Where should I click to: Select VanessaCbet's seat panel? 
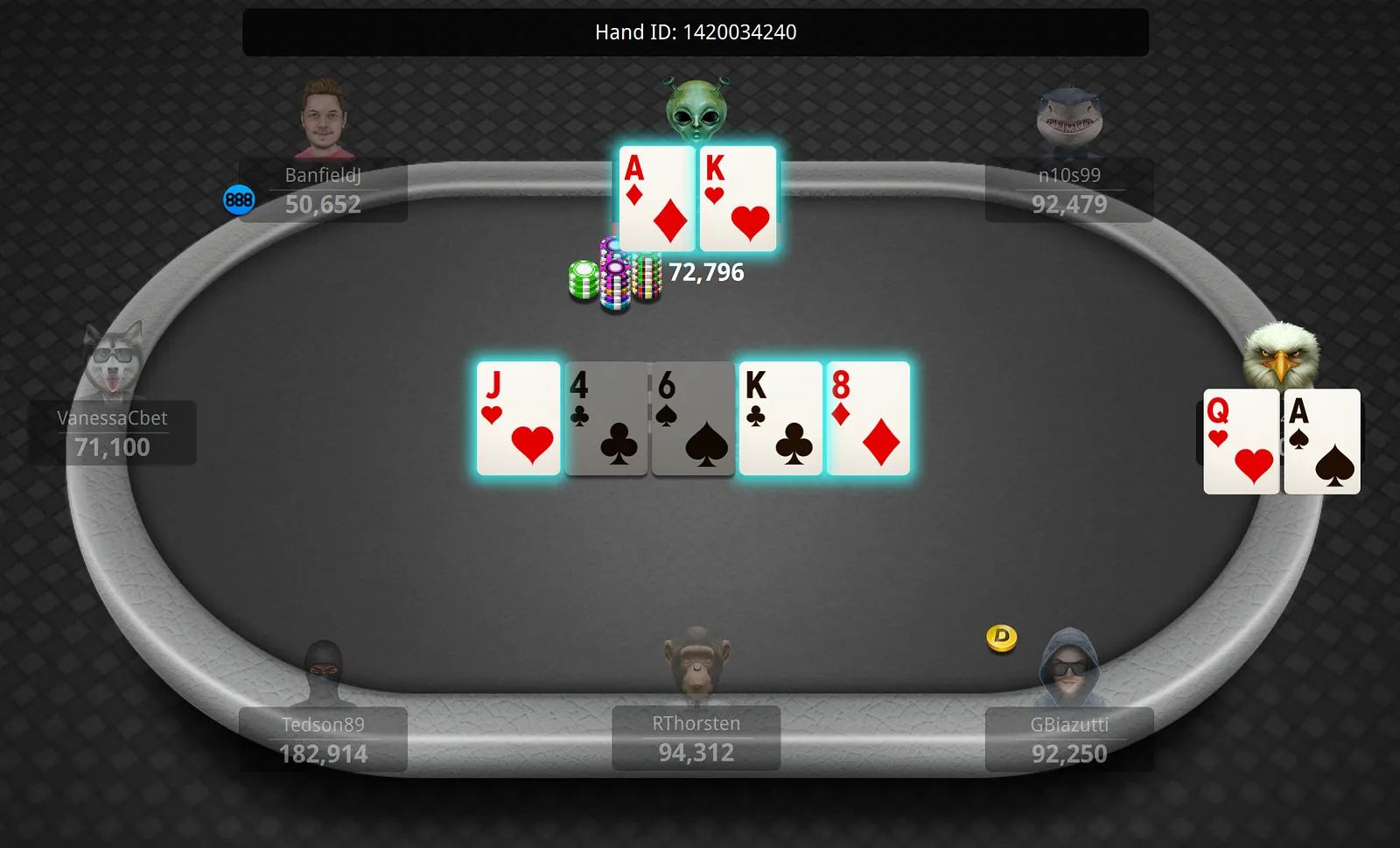113,433
